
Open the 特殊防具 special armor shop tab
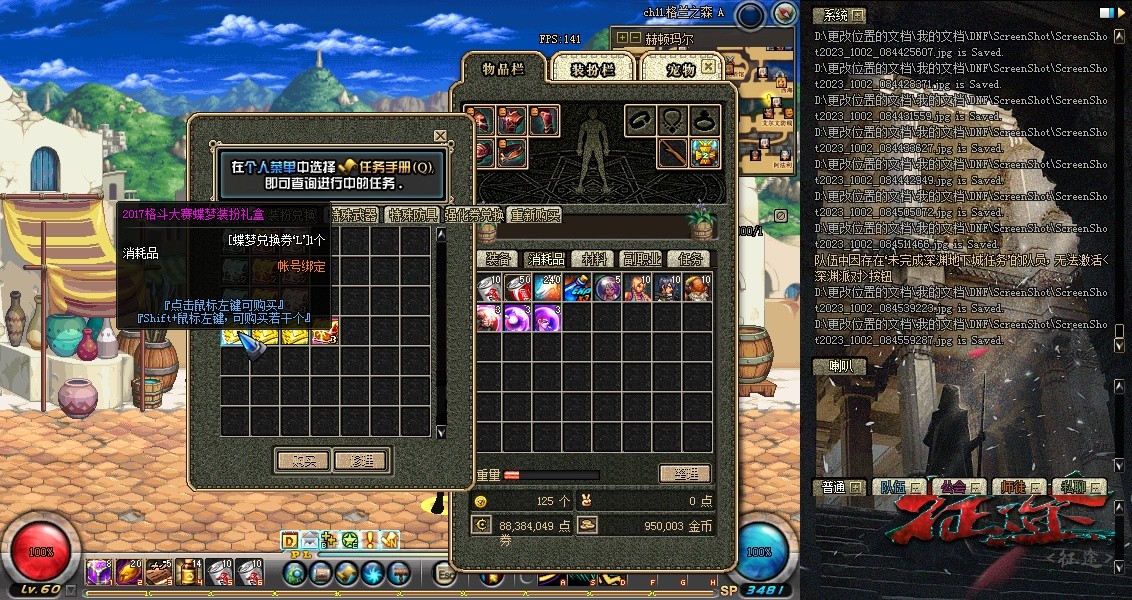click(413, 215)
